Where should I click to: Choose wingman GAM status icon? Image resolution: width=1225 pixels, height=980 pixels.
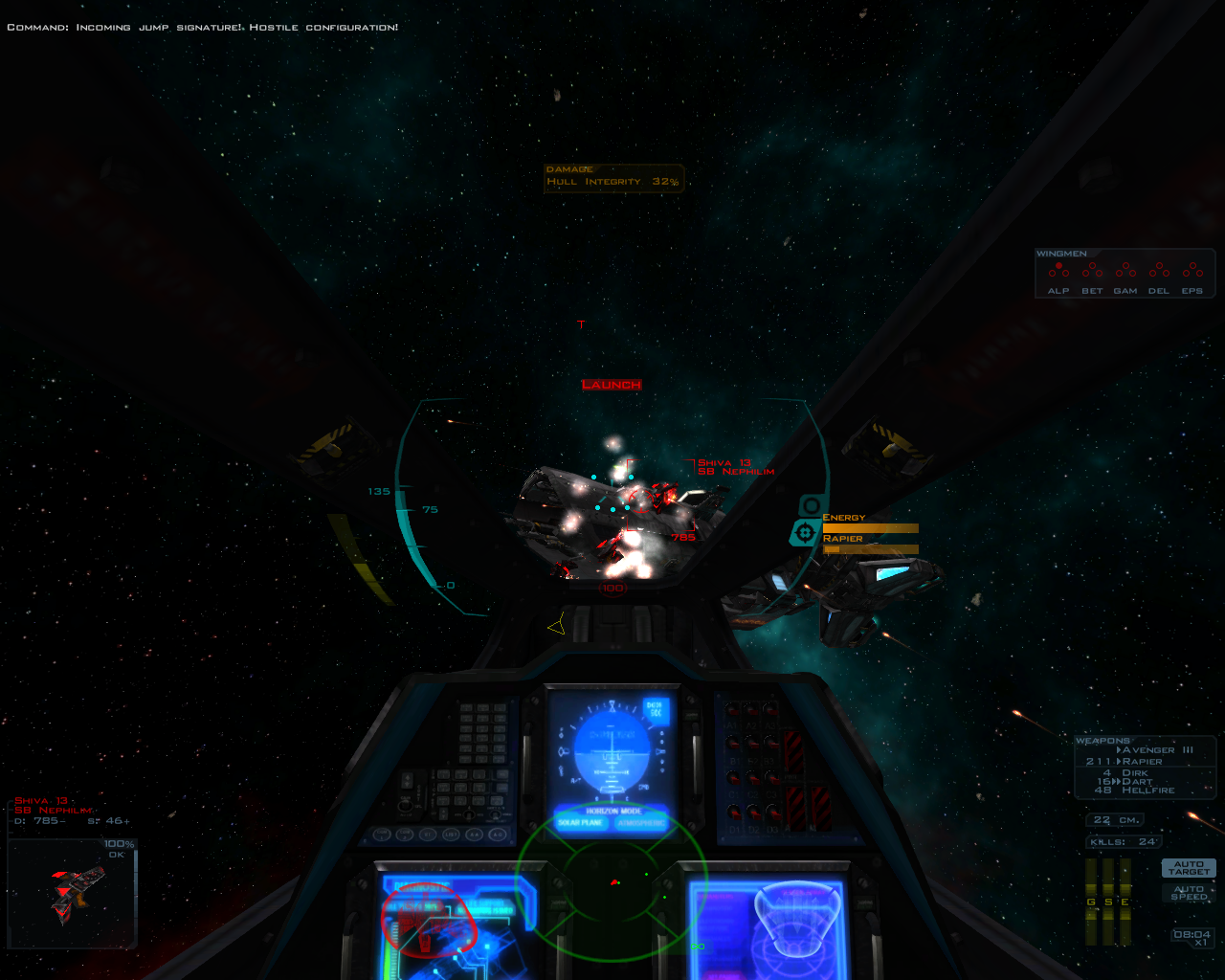point(1125,271)
